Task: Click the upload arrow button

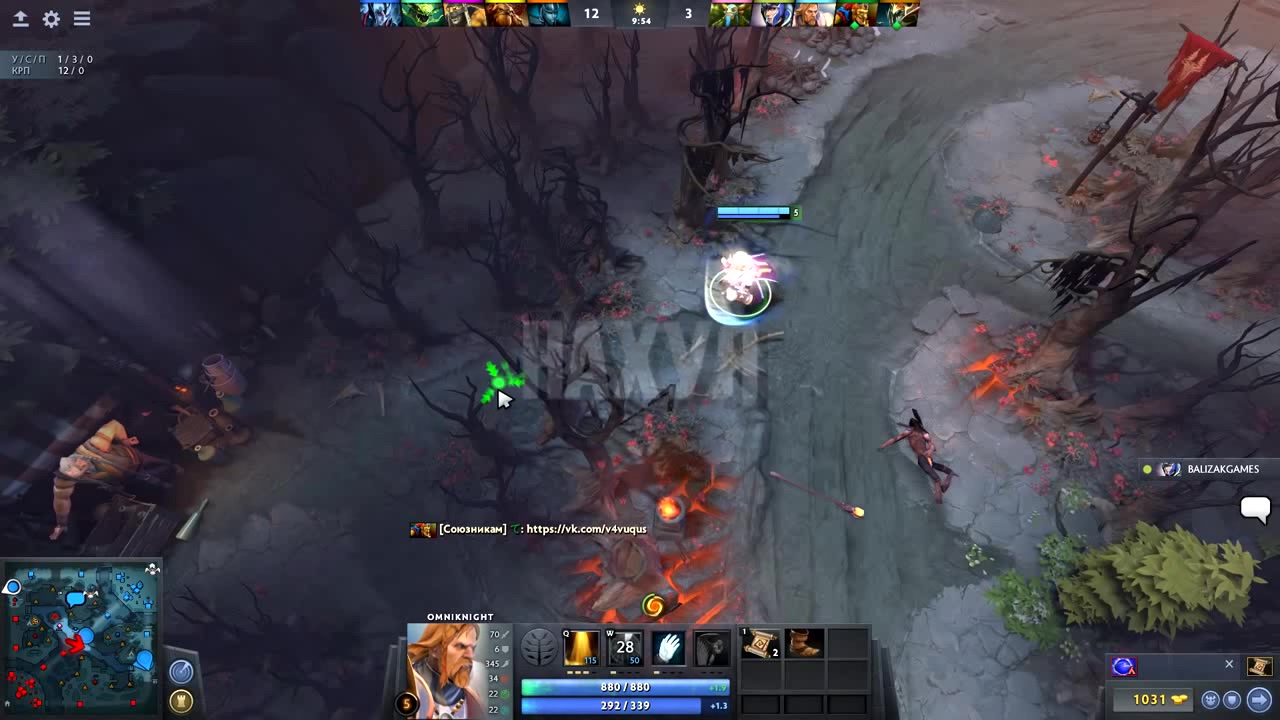Action: coord(20,19)
